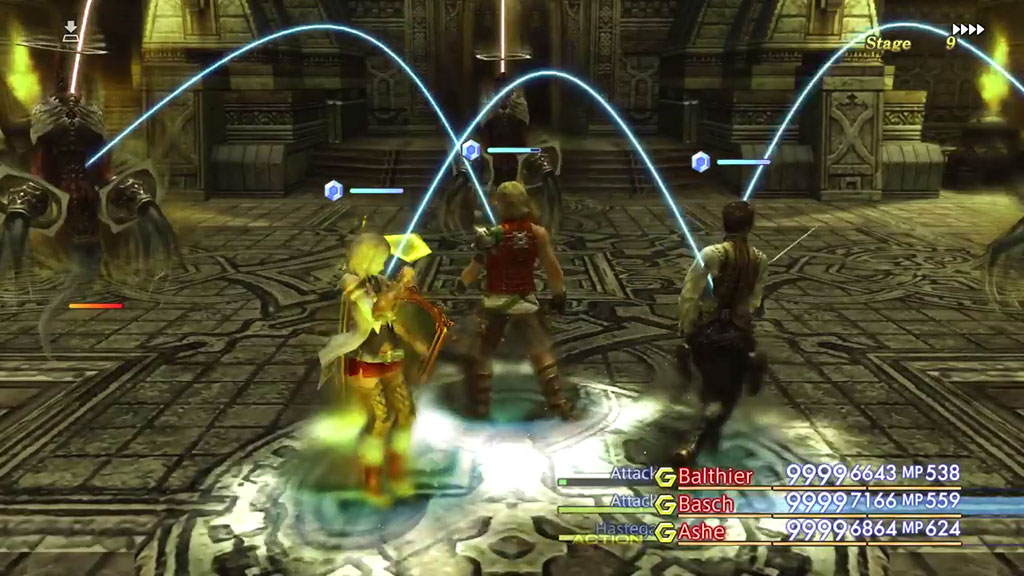
Task: Toggle the gambit G icon beside Balthier
Action: click(x=665, y=476)
